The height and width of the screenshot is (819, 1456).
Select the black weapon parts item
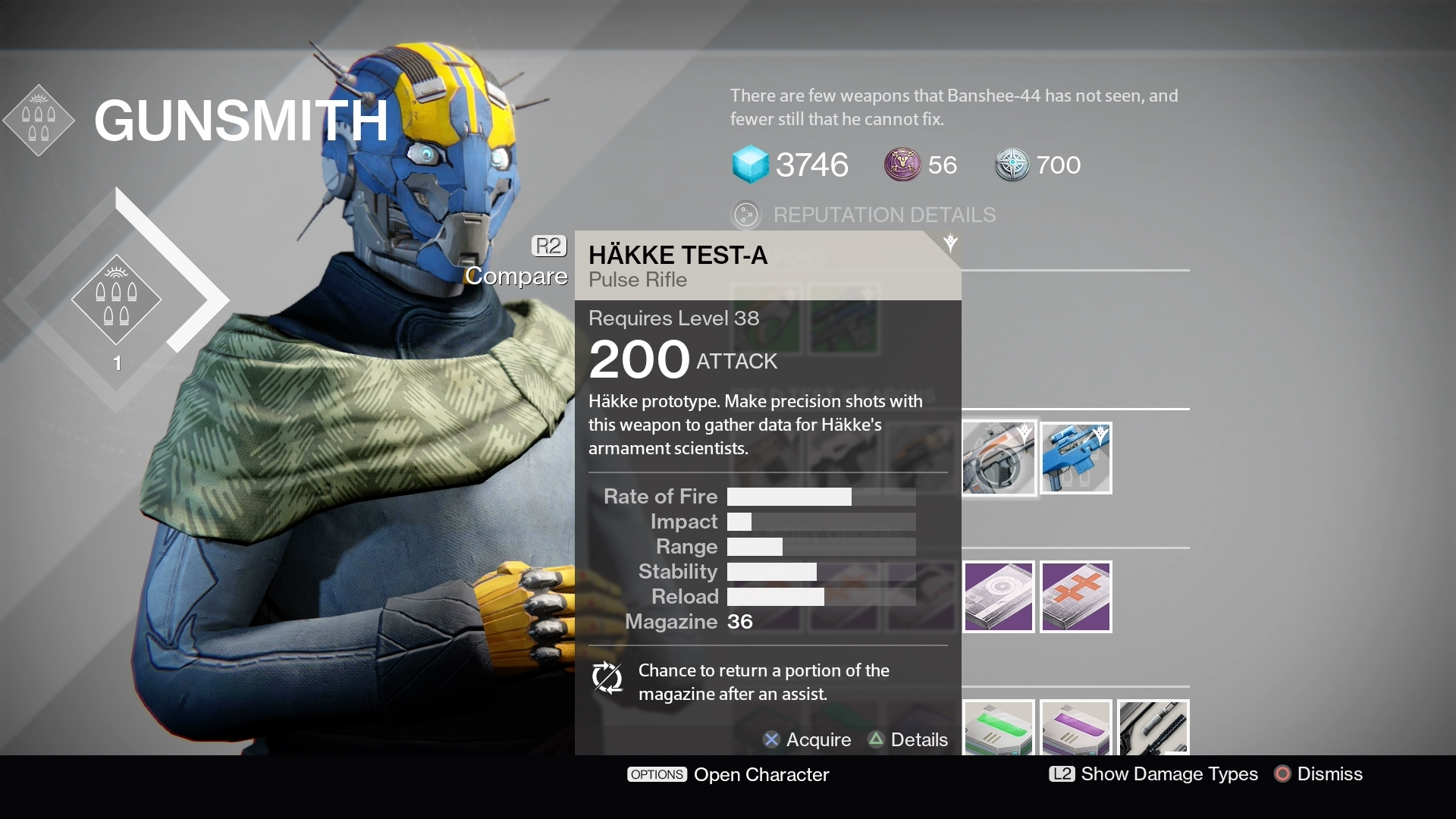pyautogui.click(x=1152, y=728)
